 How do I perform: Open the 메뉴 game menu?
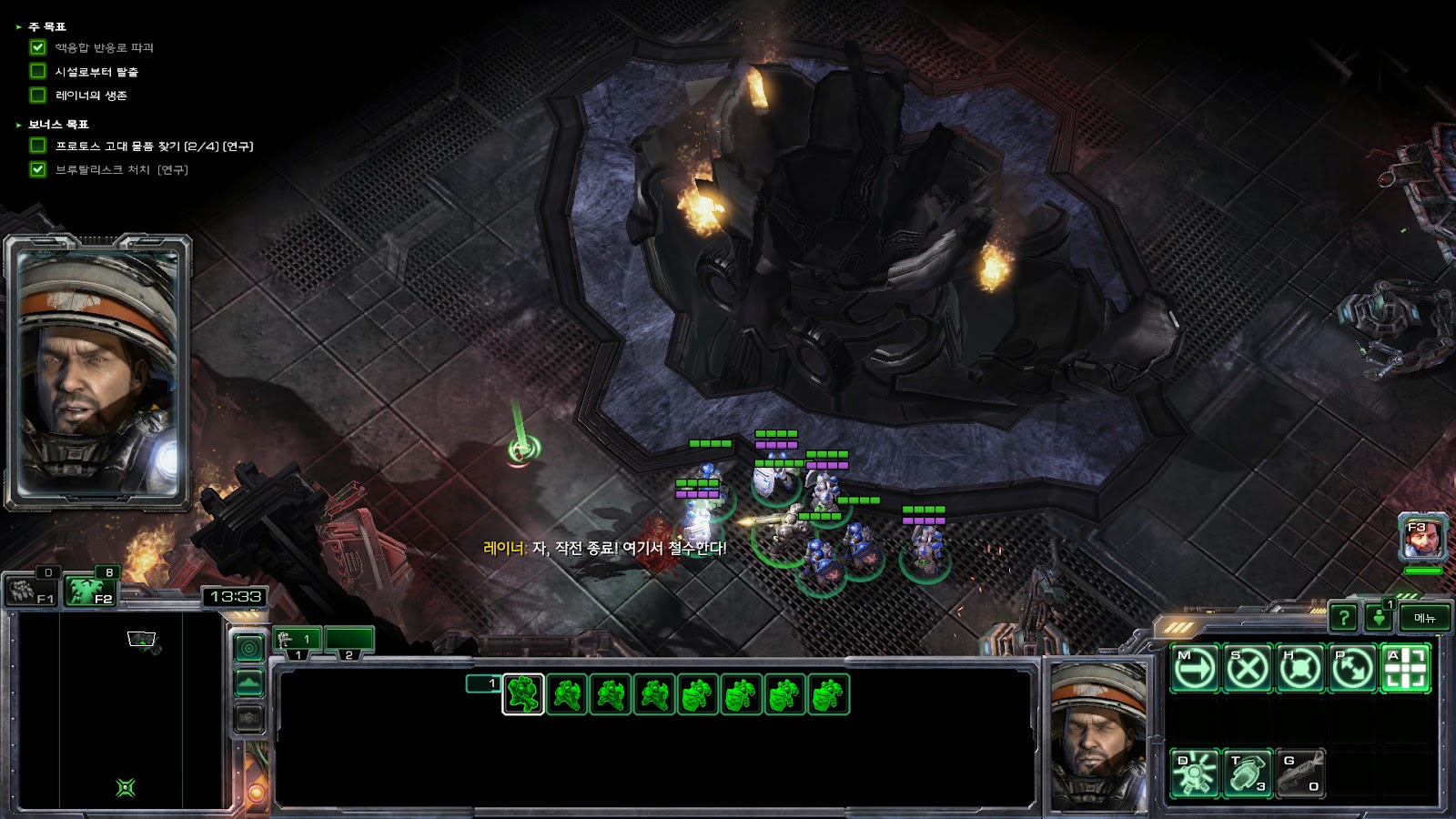(1425, 618)
